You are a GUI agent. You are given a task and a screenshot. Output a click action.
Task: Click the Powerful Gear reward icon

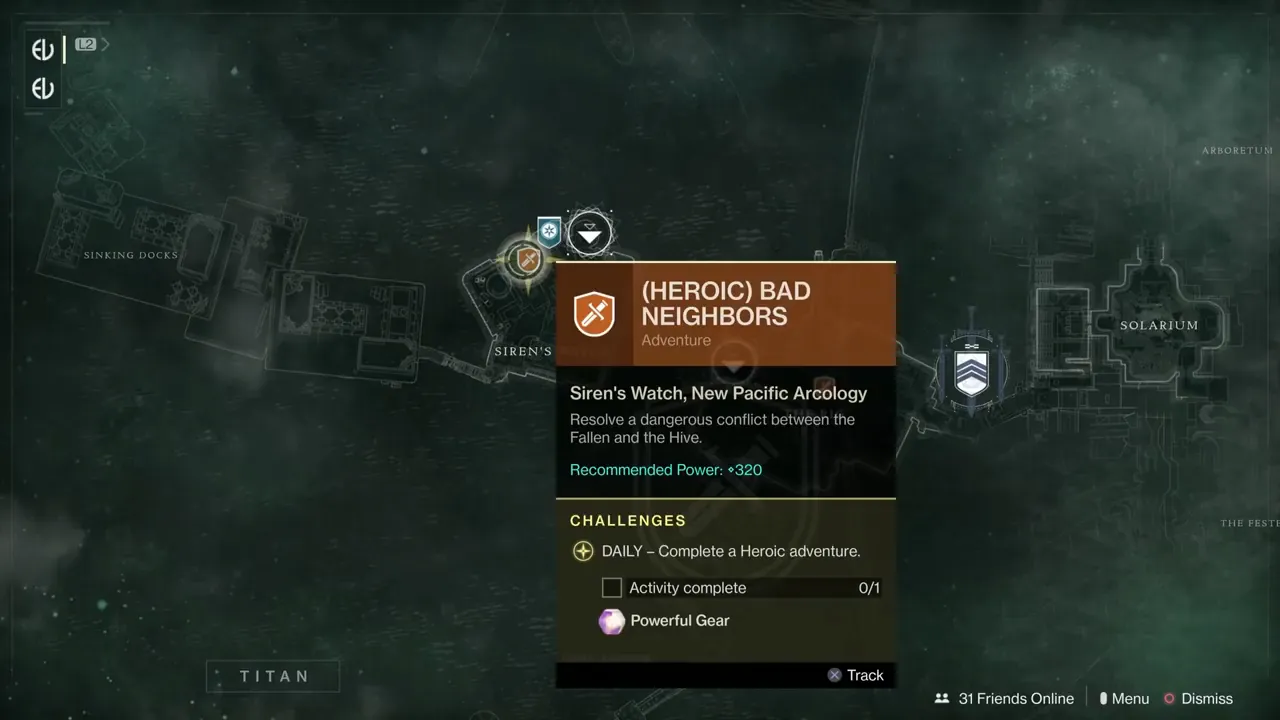611,621
